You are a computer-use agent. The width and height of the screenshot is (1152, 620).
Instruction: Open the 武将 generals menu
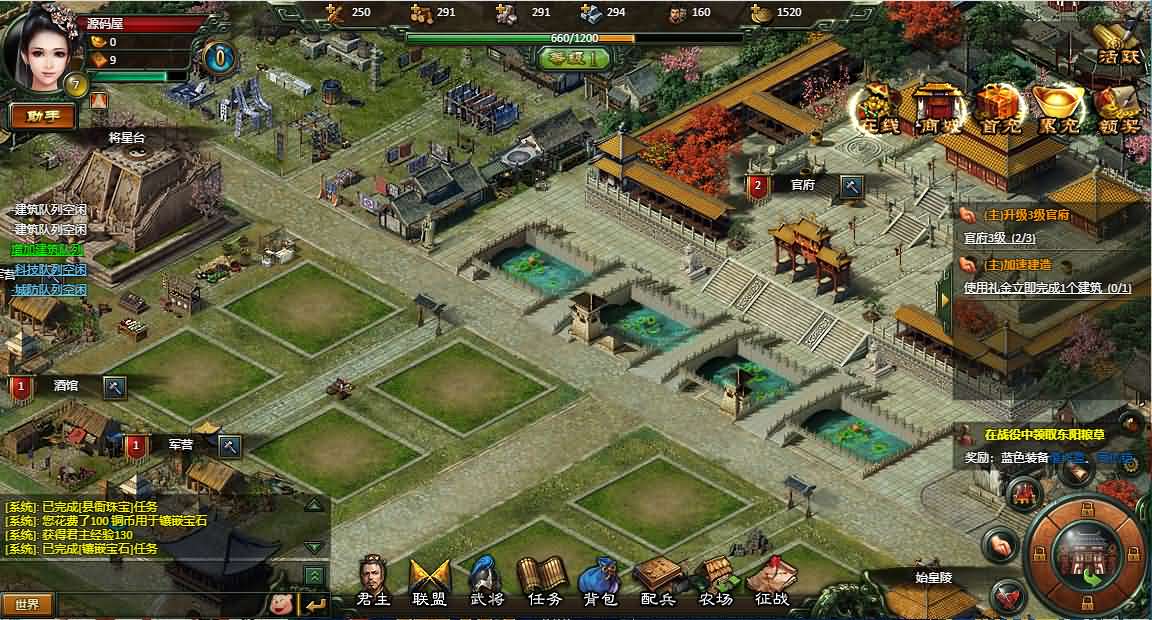[487, 582]
